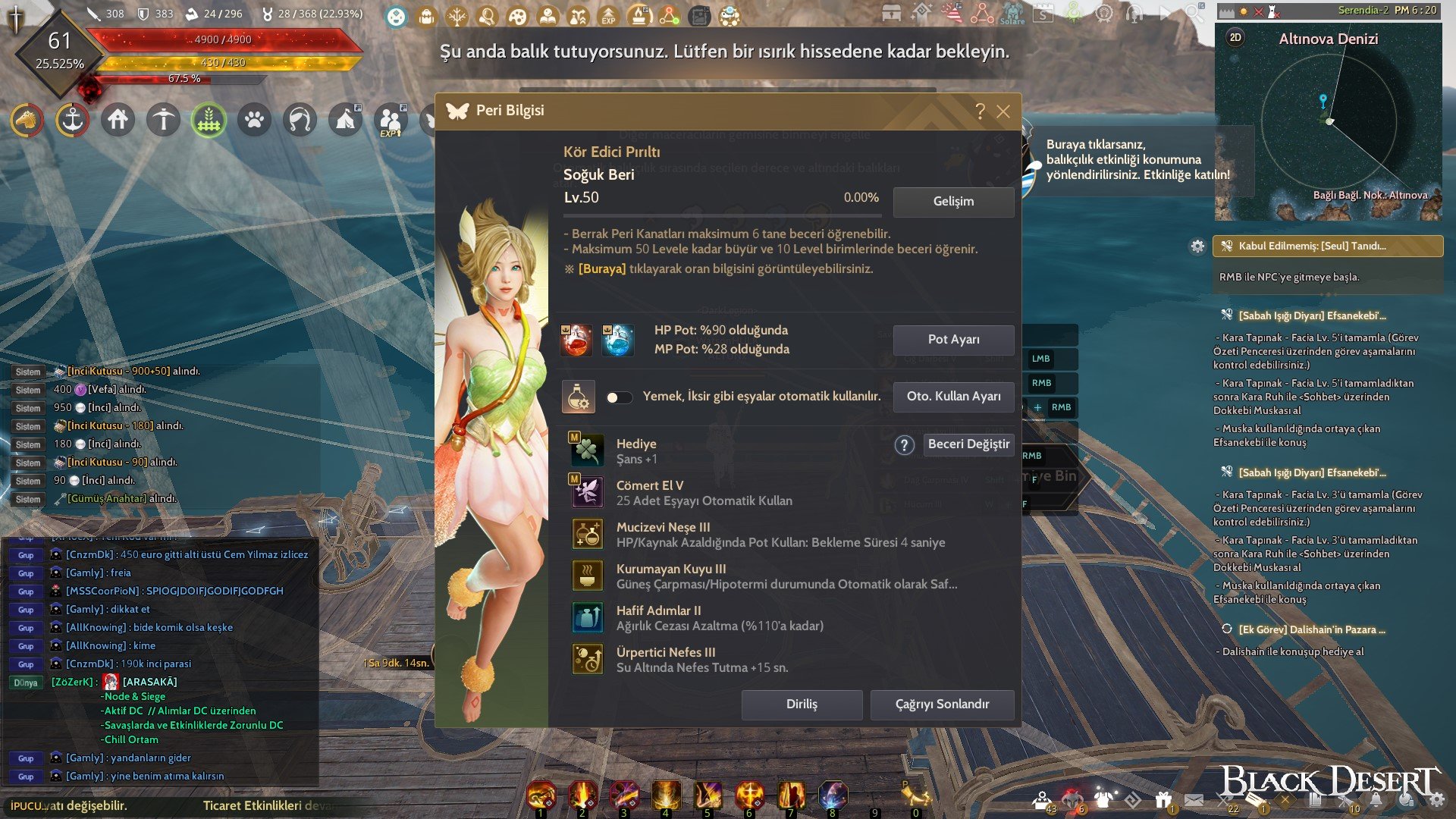Select the Ürpertici Nefes III skill icon
1456x819 pixels.
588,660
